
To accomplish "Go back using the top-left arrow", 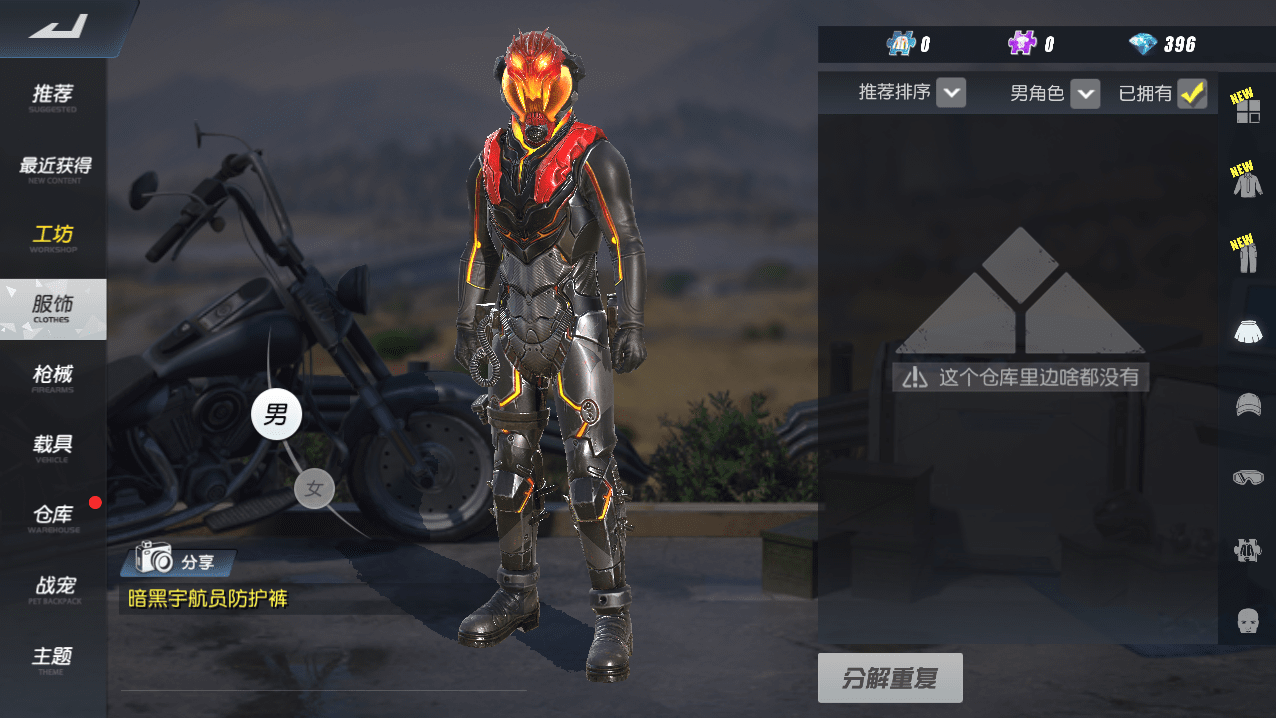I will pos(60,27).
